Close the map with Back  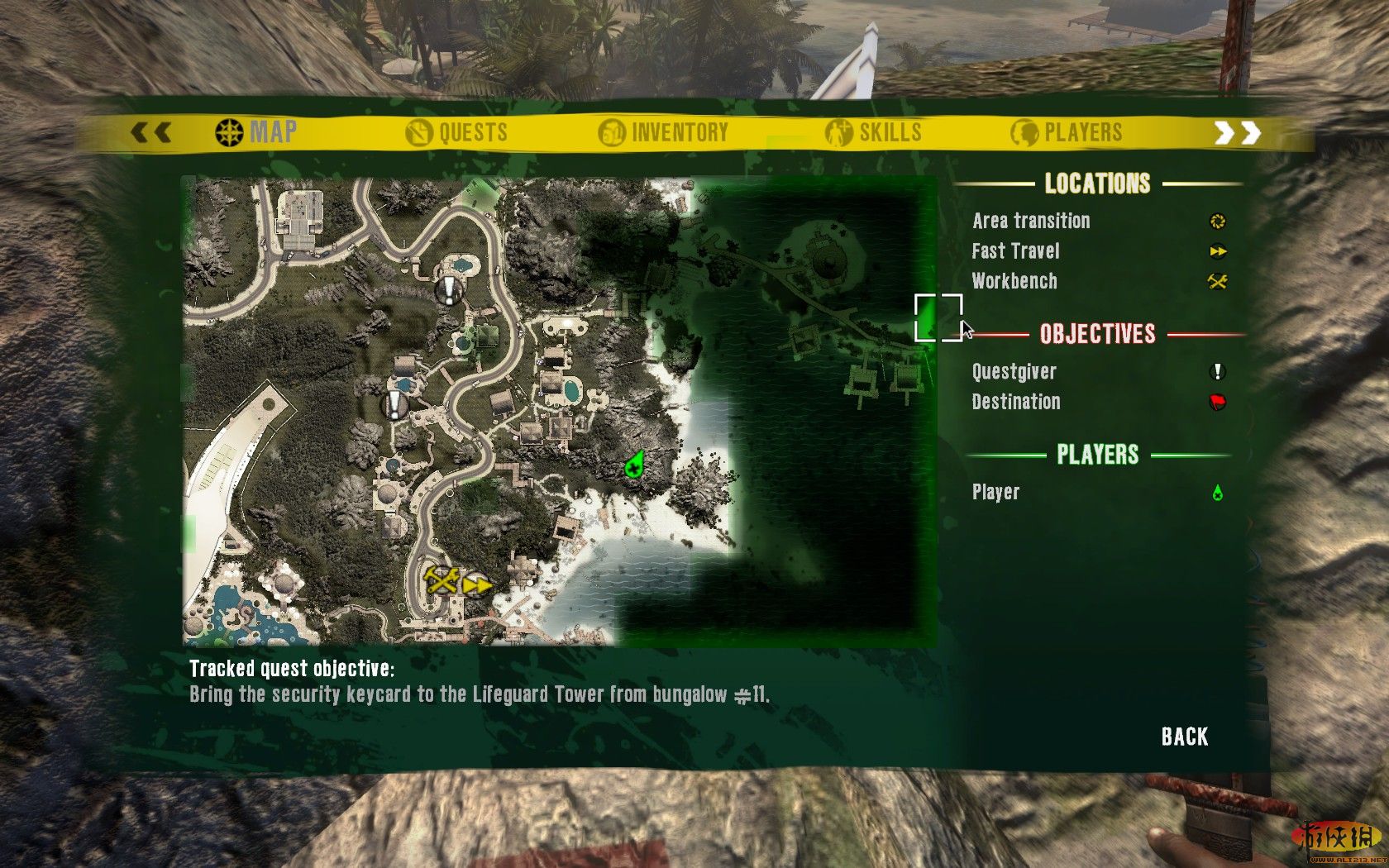click(1184, 737)
